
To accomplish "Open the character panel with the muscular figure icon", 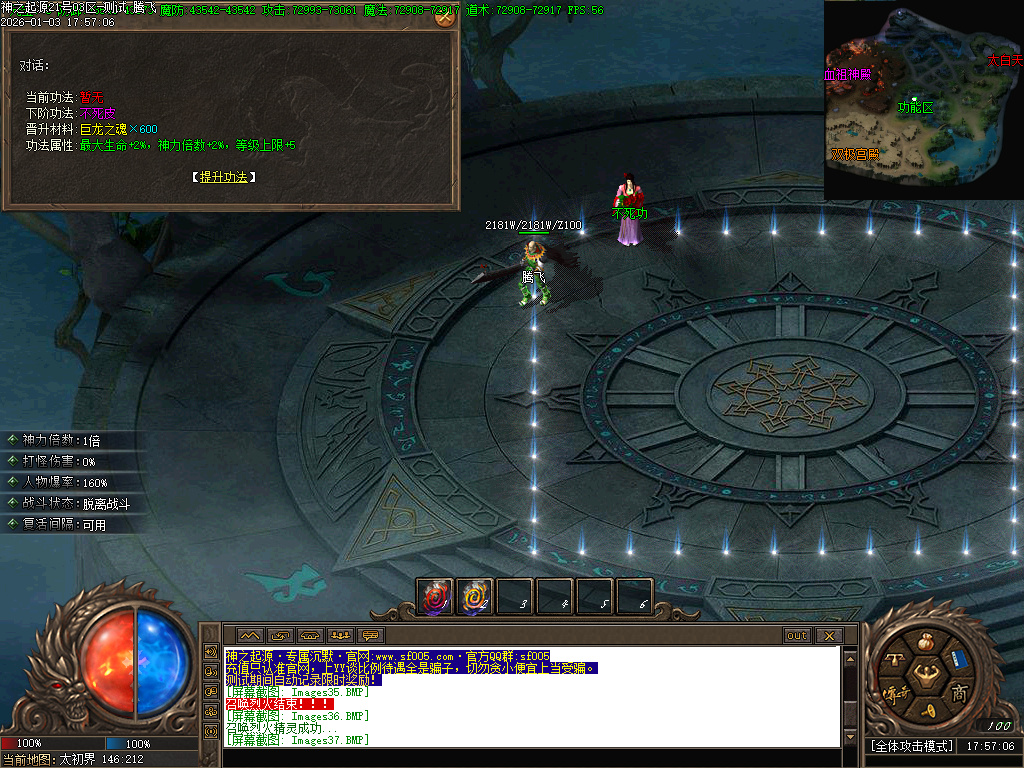I will coord(927,672).
